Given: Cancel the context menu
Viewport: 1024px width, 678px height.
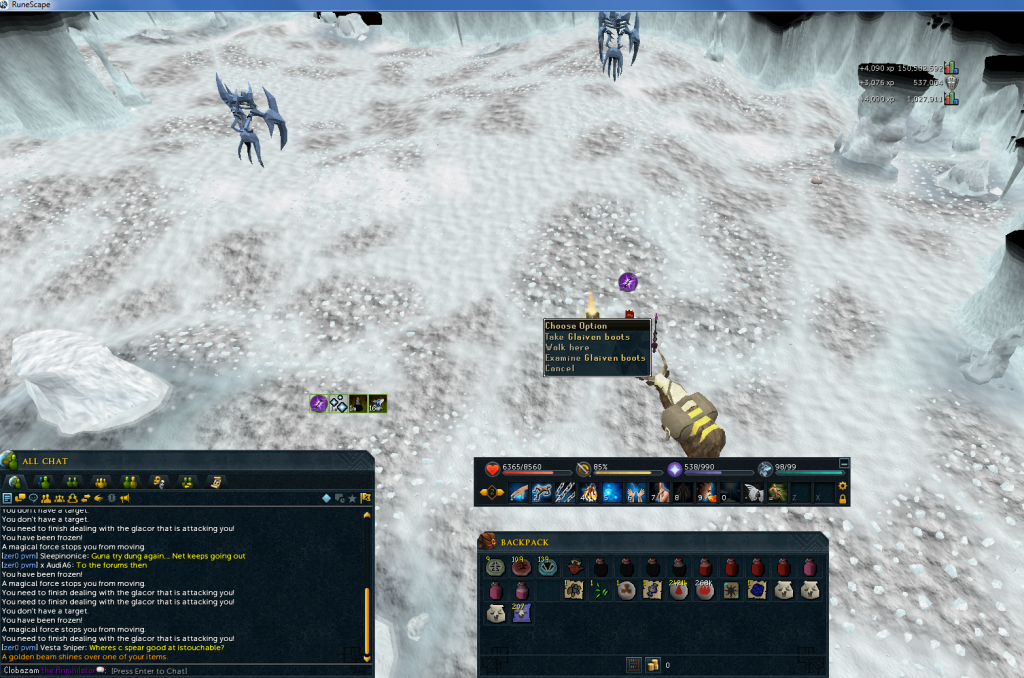Looking at the screenshot, I should click(x=560, y=369).
